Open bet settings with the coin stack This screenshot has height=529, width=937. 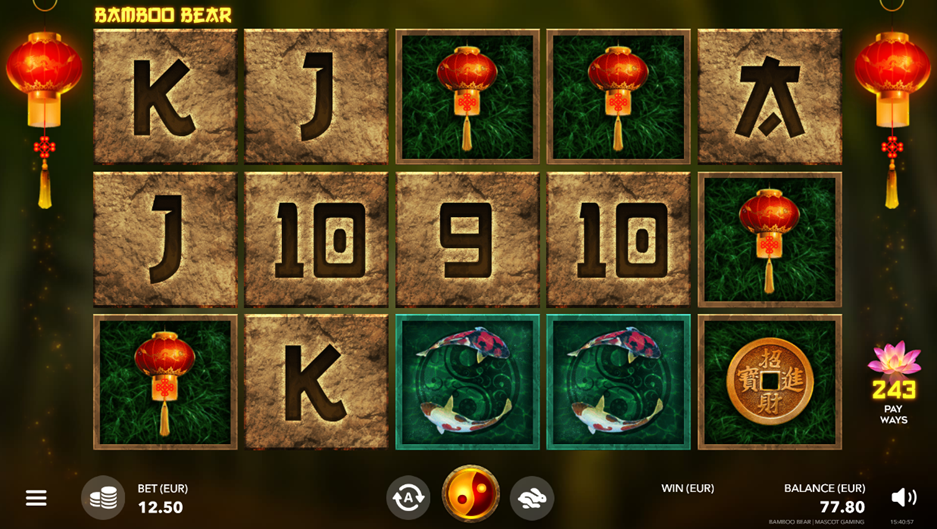pyautogui.click(x=103, y=497)
